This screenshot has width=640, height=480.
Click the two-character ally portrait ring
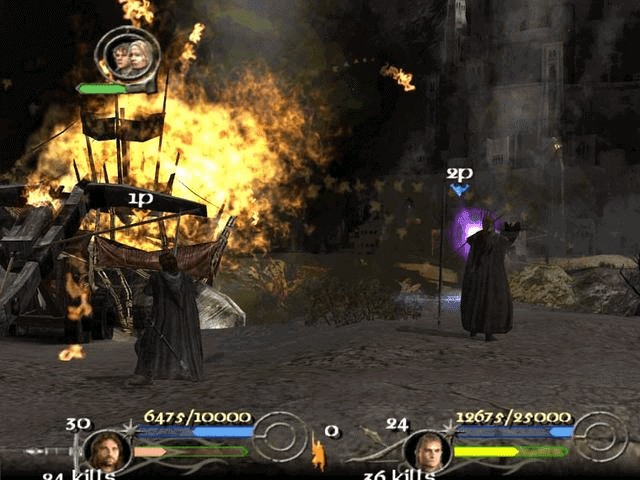pyautogui.click(x=127, y=56)
